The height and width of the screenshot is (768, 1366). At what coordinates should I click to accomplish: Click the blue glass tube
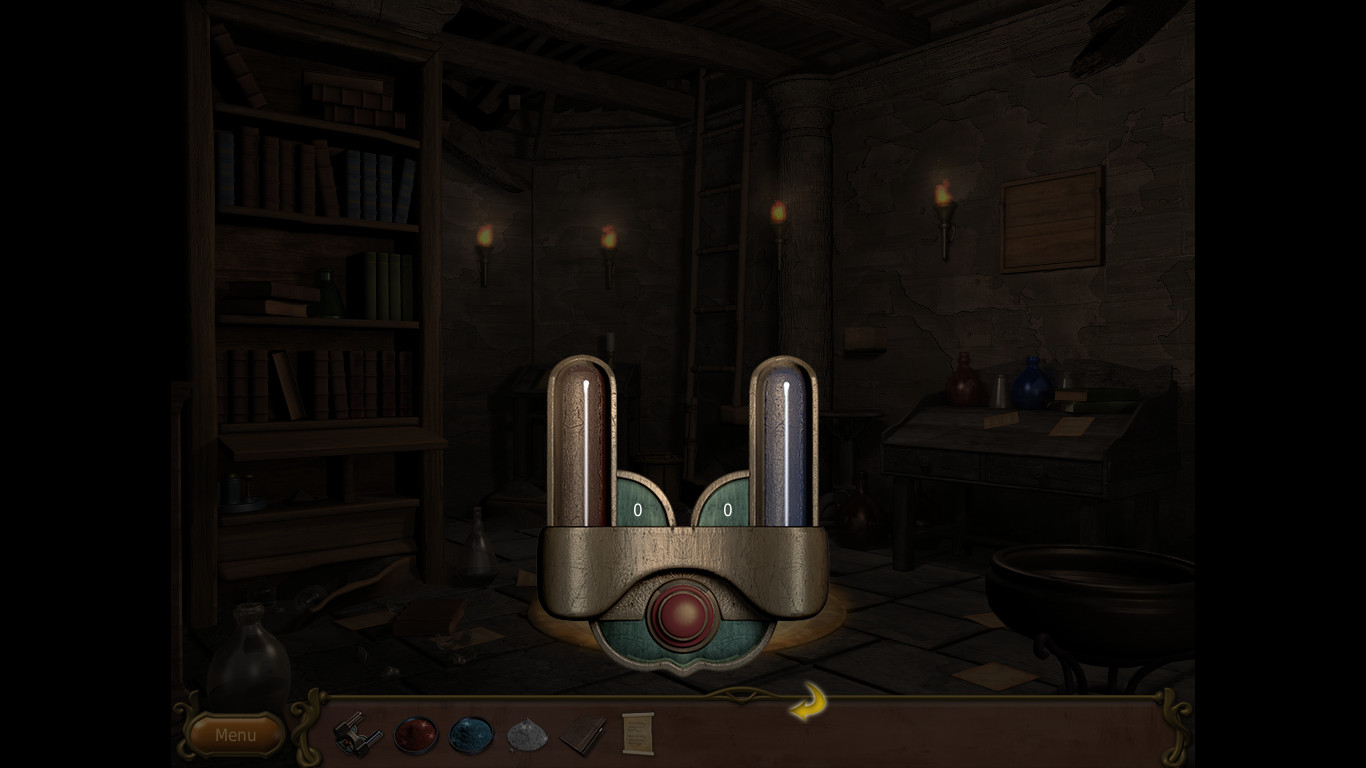click(783, 445)
